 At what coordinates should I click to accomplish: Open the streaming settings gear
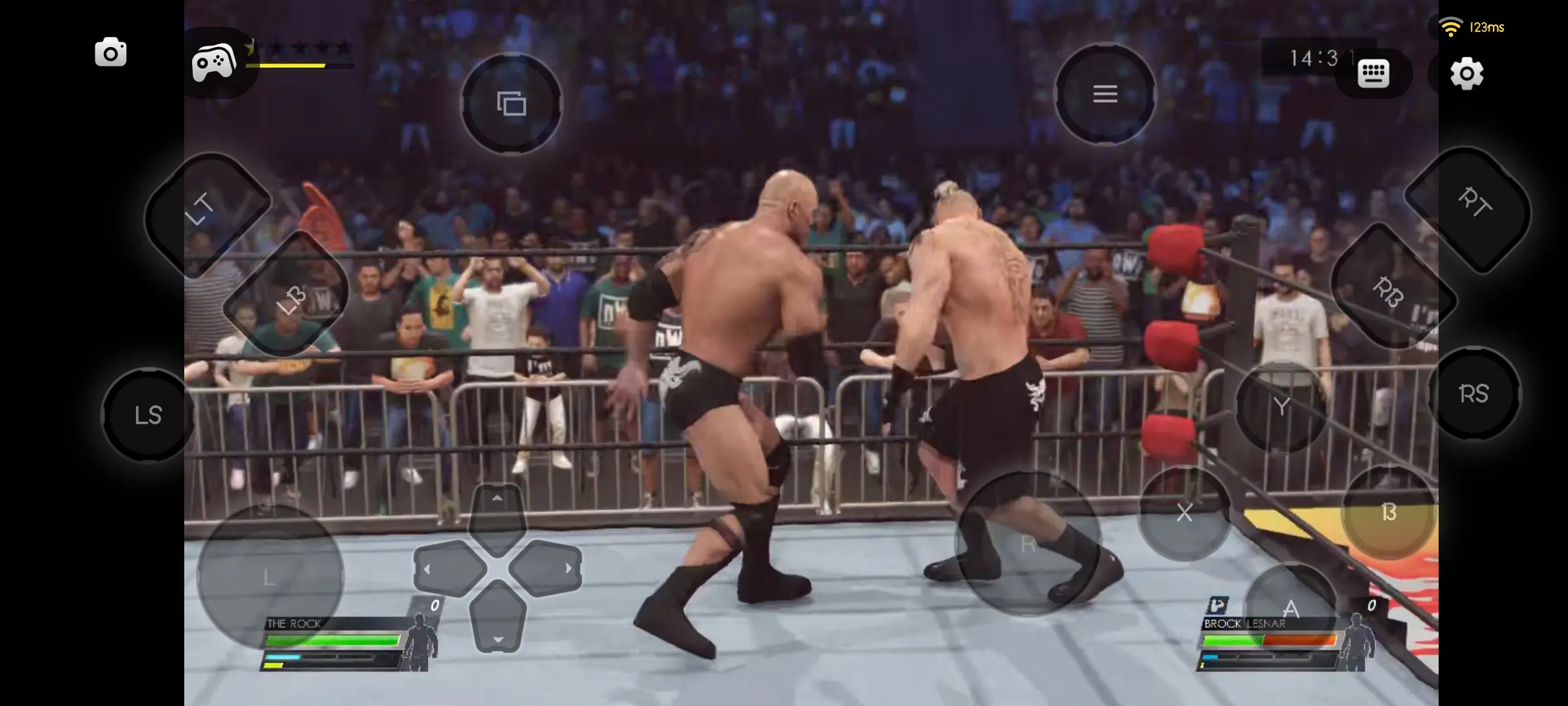(x=1467, y=74)
